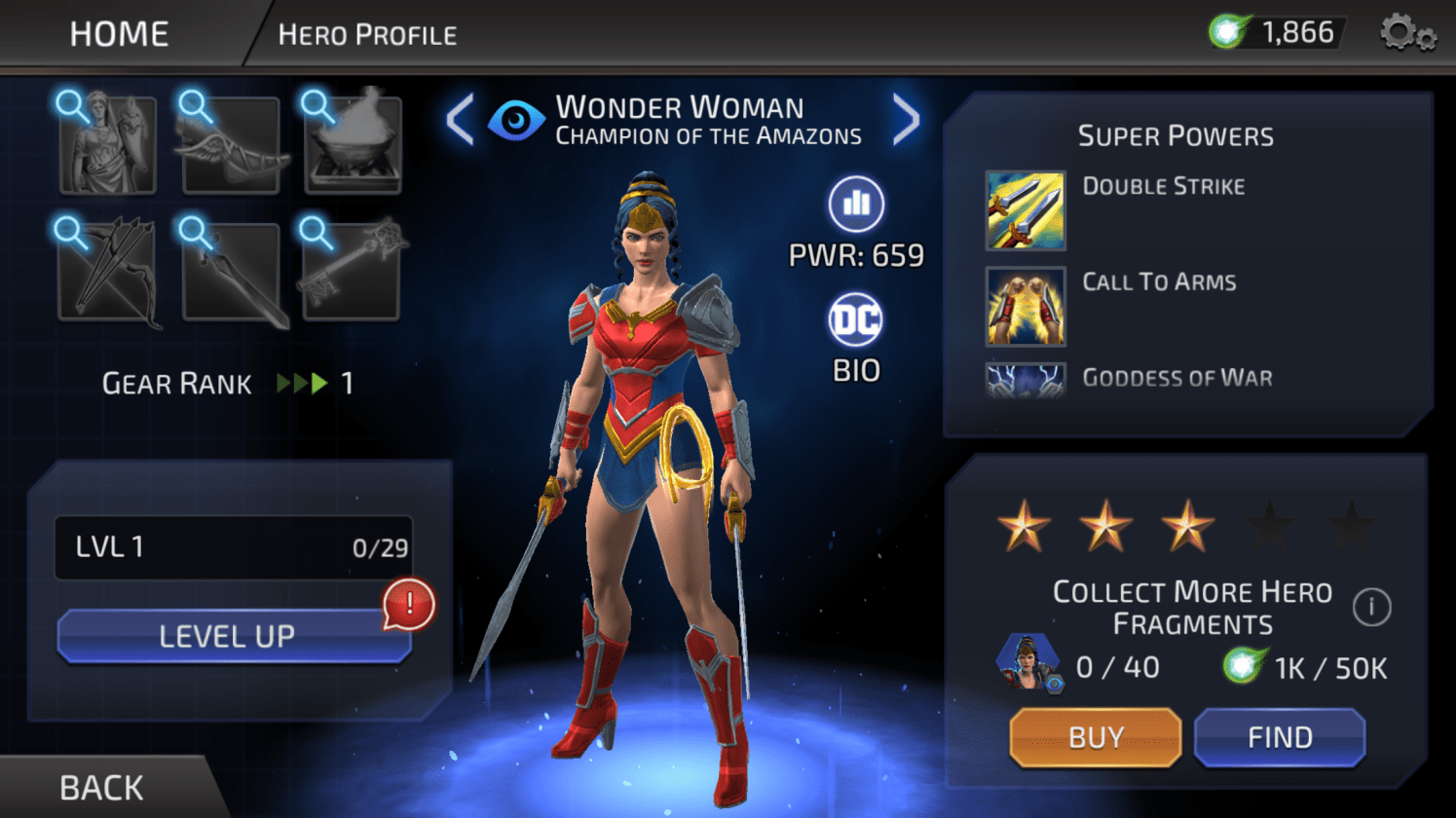The height and width of the screenshot is (818, 1456).
Task: Inspect the statue gear slot
Action: 107,145
